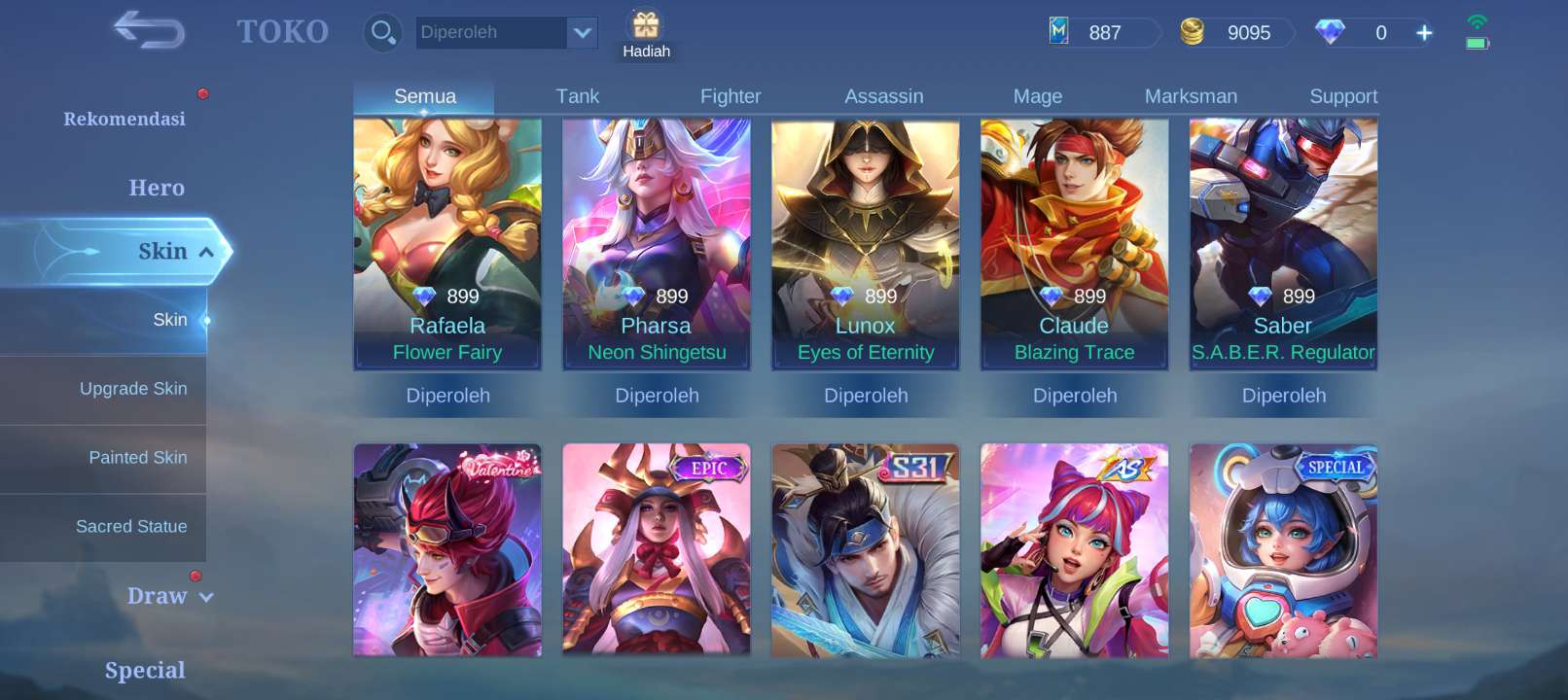
Task: Select Rafaela Flower Fairy skin card
Action: pyautogui.click(x=447, y=243)
